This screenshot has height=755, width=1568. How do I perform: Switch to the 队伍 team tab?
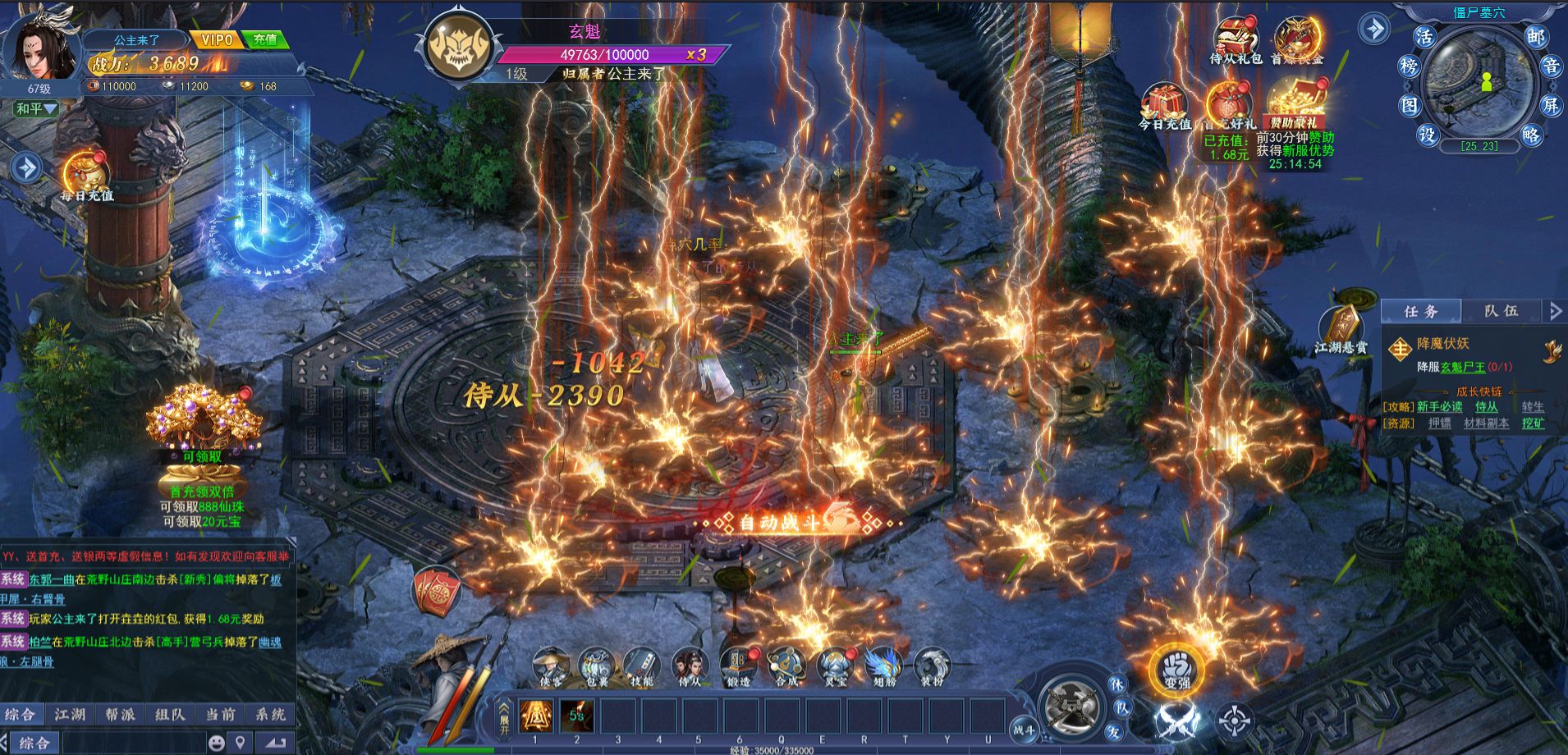click(1502, 311)
